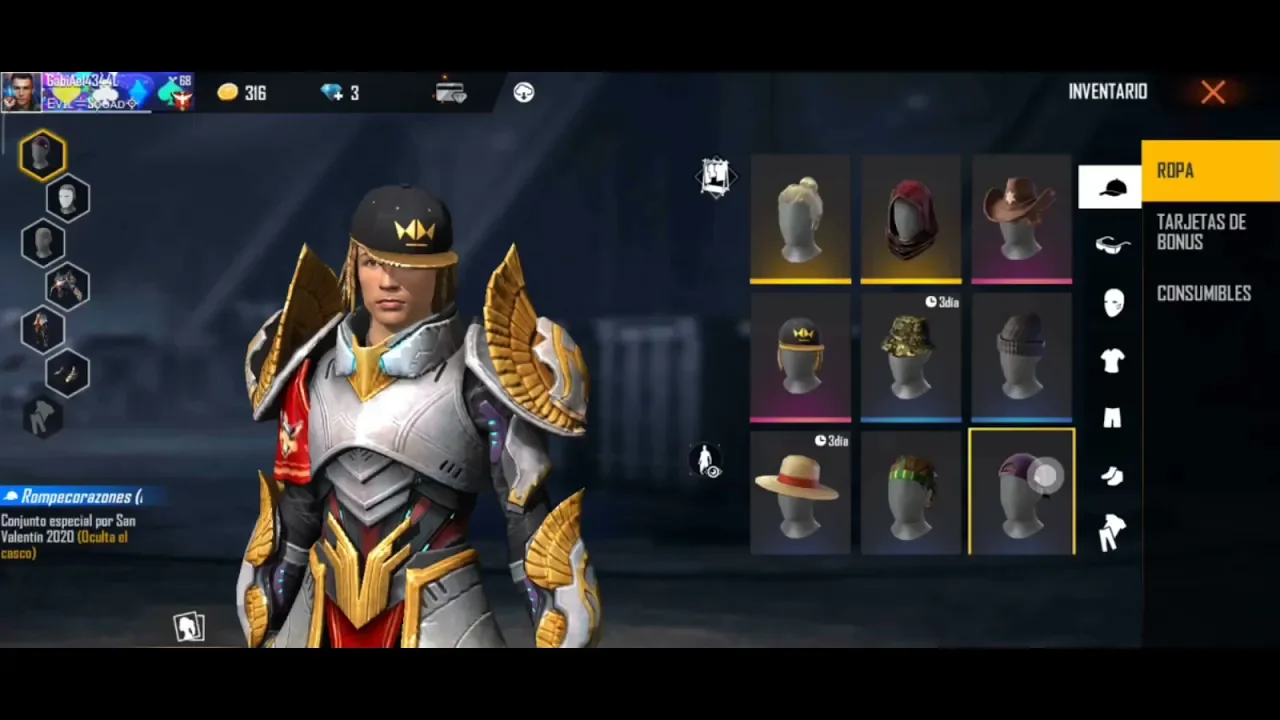Click the gold coin balance icon
The height and width of the screenshot is (720, 1280).
coord(228,93)
